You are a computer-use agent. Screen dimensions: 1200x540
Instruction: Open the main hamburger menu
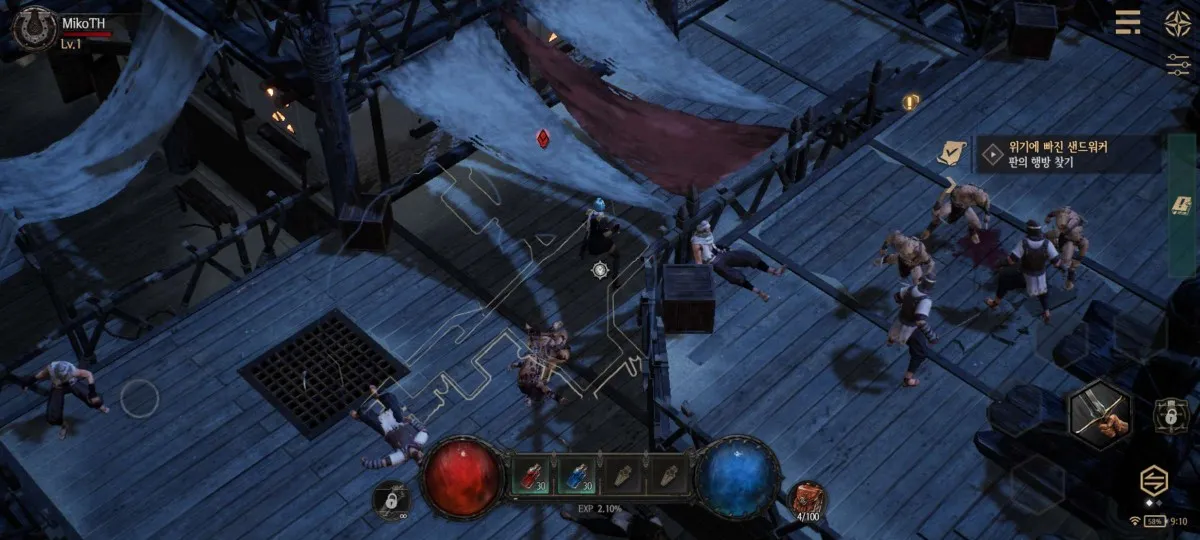click(x=1128, y=22)
